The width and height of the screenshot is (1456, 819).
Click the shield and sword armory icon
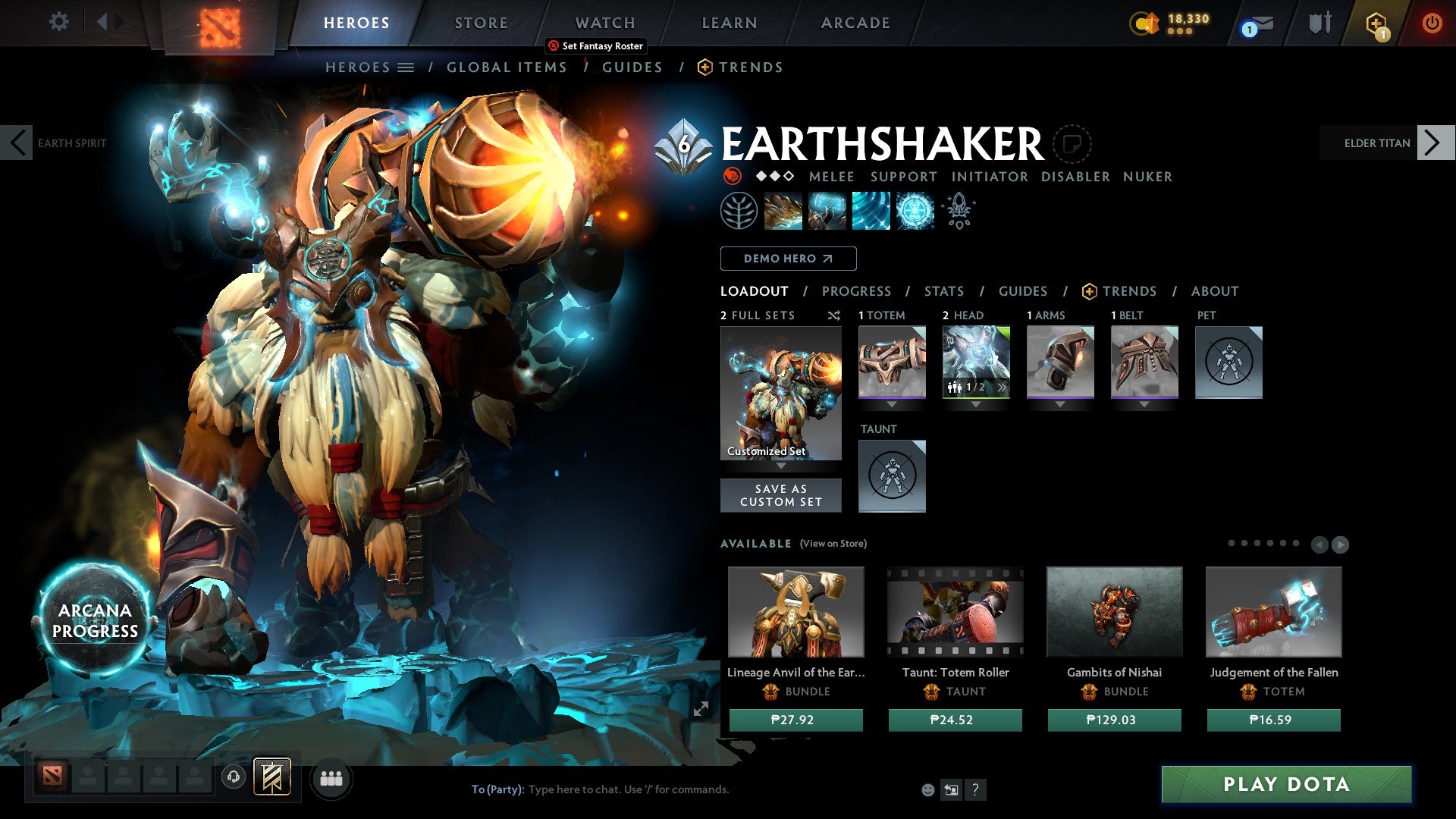(1319, 23)
